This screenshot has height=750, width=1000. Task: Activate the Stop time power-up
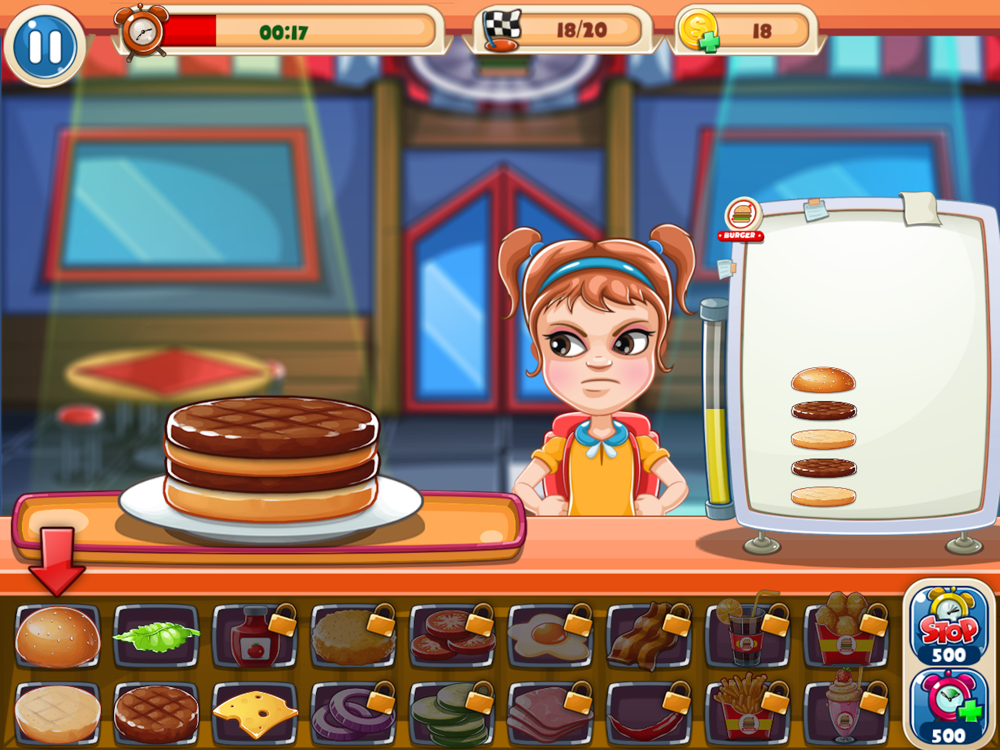click(x=948, y=627)
